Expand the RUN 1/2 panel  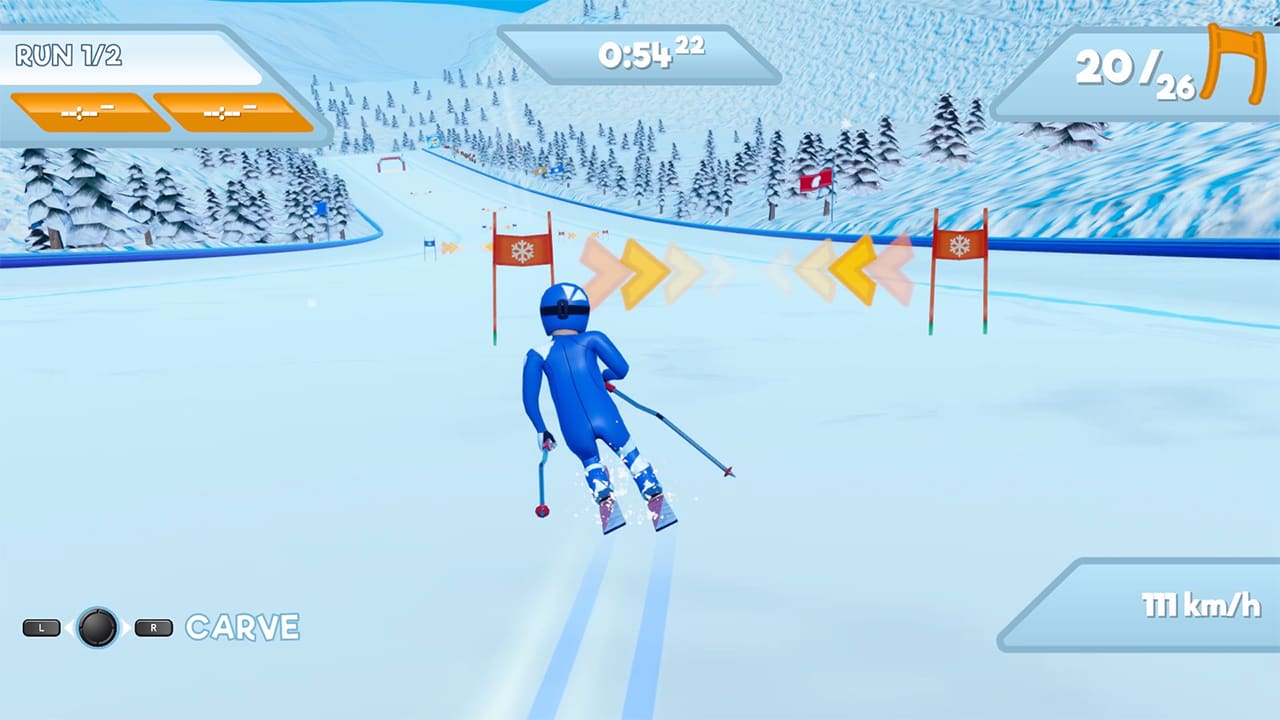pyautogui.click(x=130, y=58)
